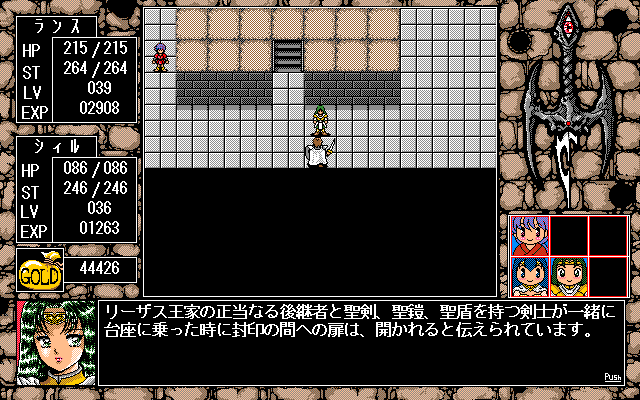
Task: Click the GOLD money bag icon
Action: point(41,270)
